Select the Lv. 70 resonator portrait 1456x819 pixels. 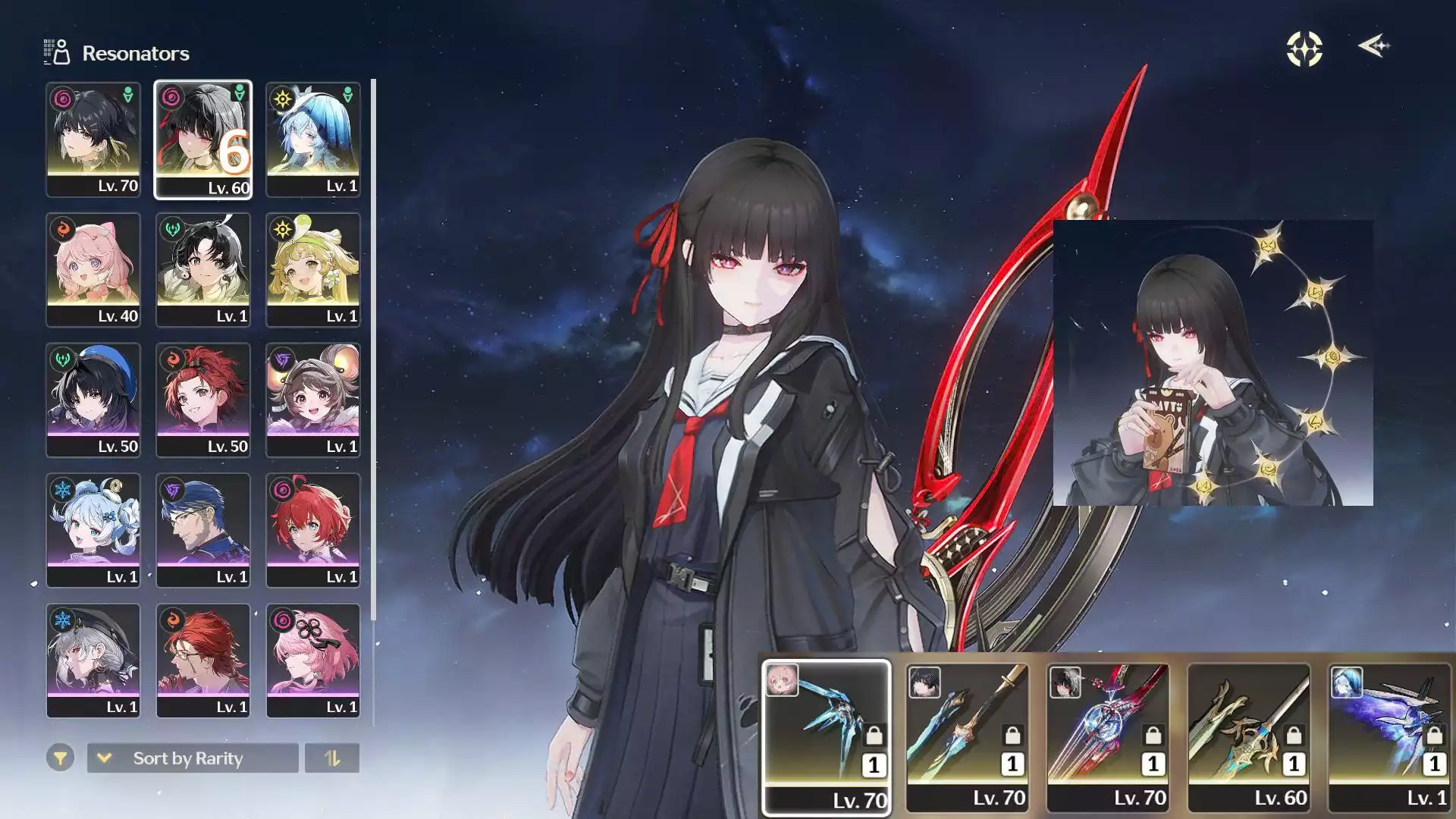93,139
